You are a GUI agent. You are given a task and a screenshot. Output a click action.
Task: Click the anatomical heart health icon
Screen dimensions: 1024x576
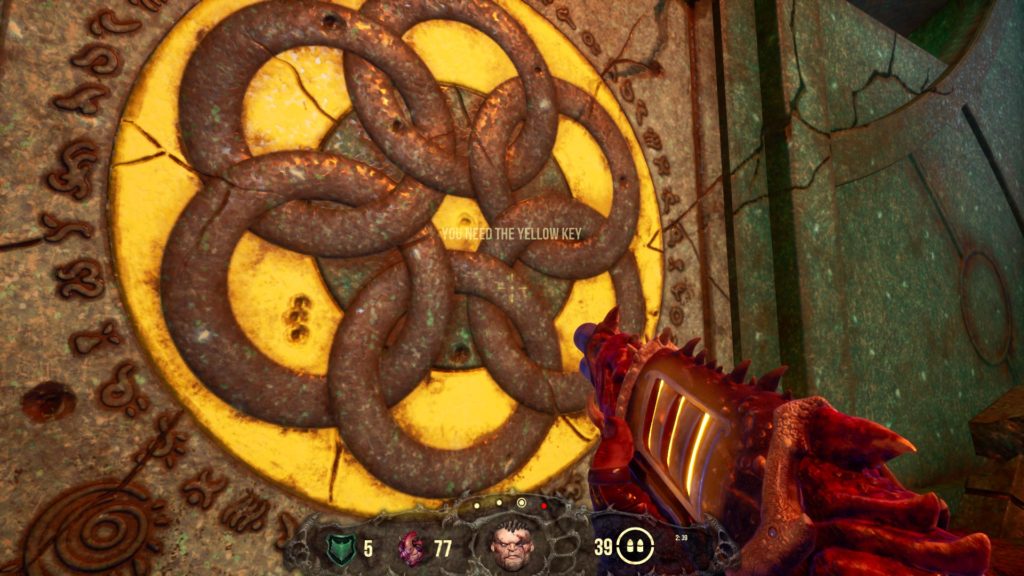pos(412,547)
